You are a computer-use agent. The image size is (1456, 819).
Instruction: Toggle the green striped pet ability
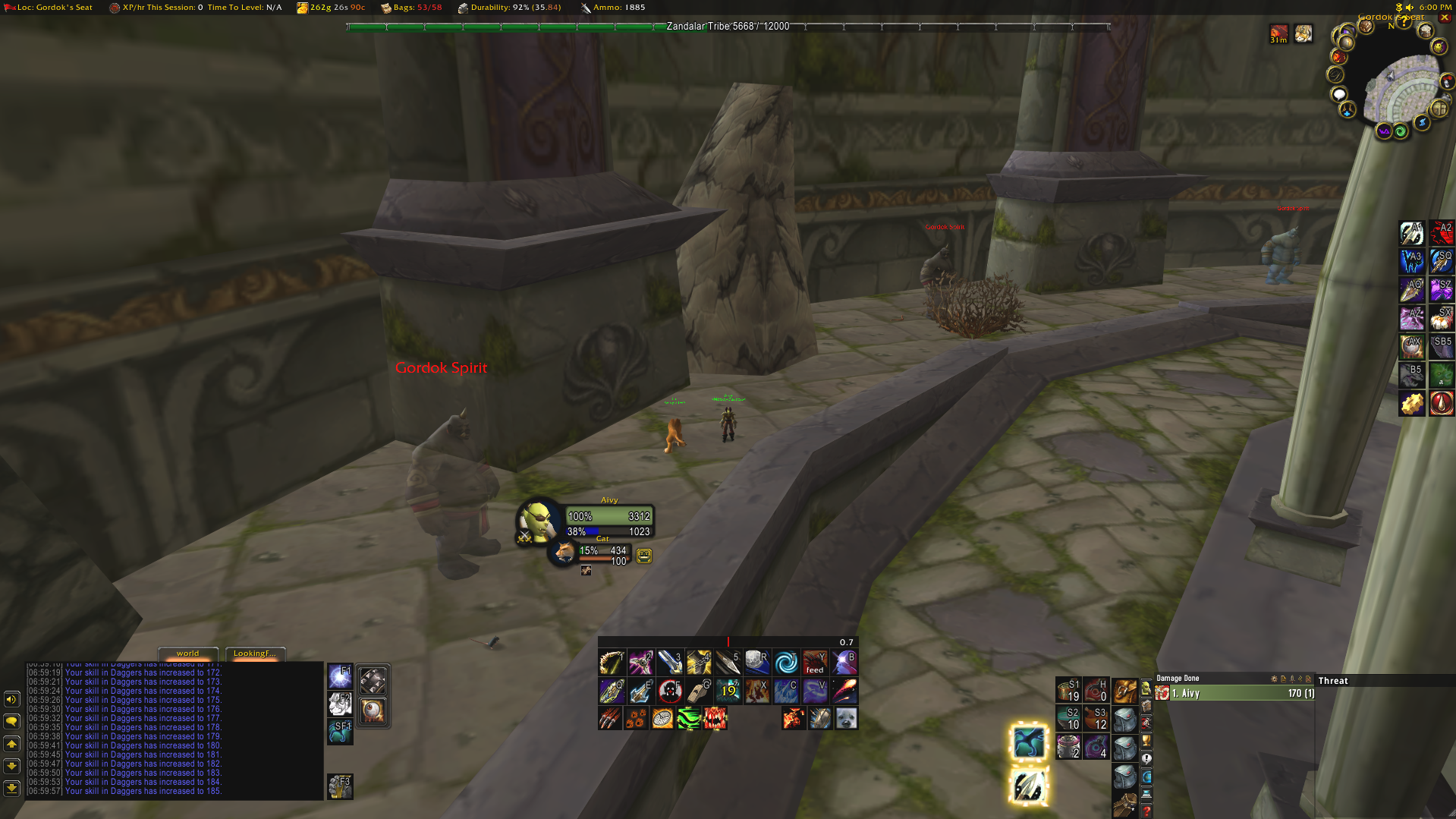click(688, 718)
